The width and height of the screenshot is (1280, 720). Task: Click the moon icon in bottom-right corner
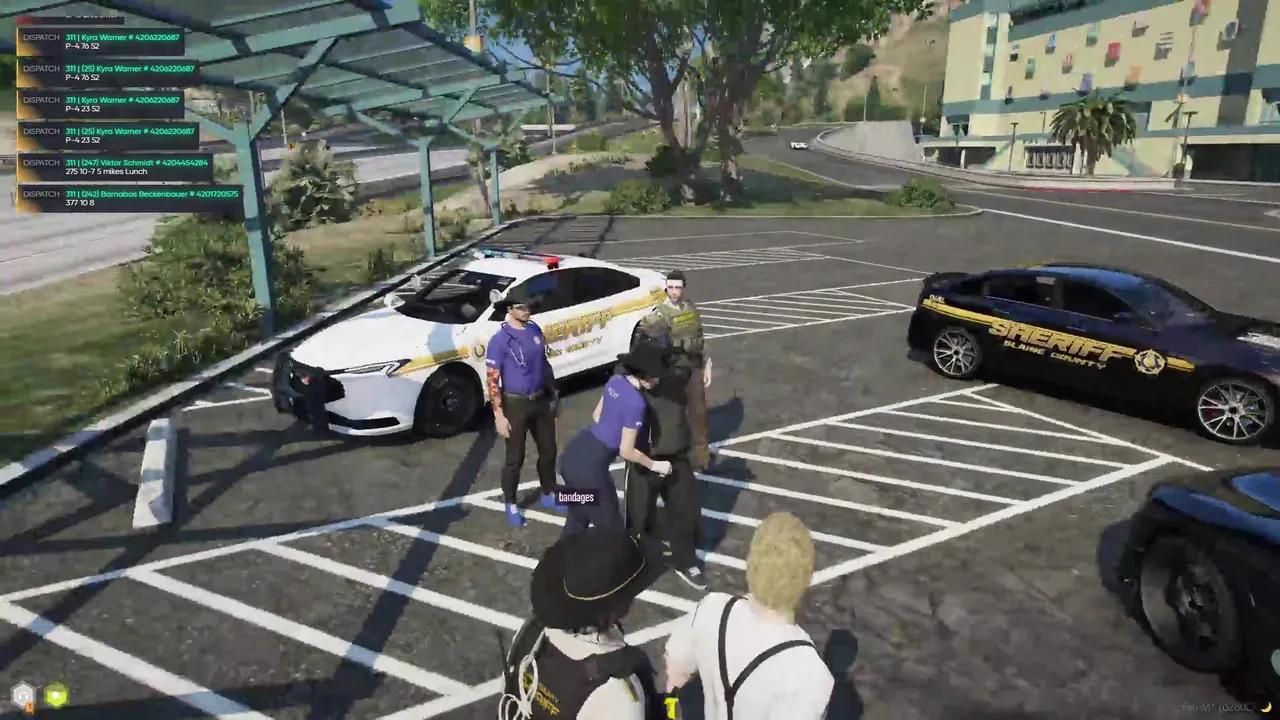[x=1265, y=706]
